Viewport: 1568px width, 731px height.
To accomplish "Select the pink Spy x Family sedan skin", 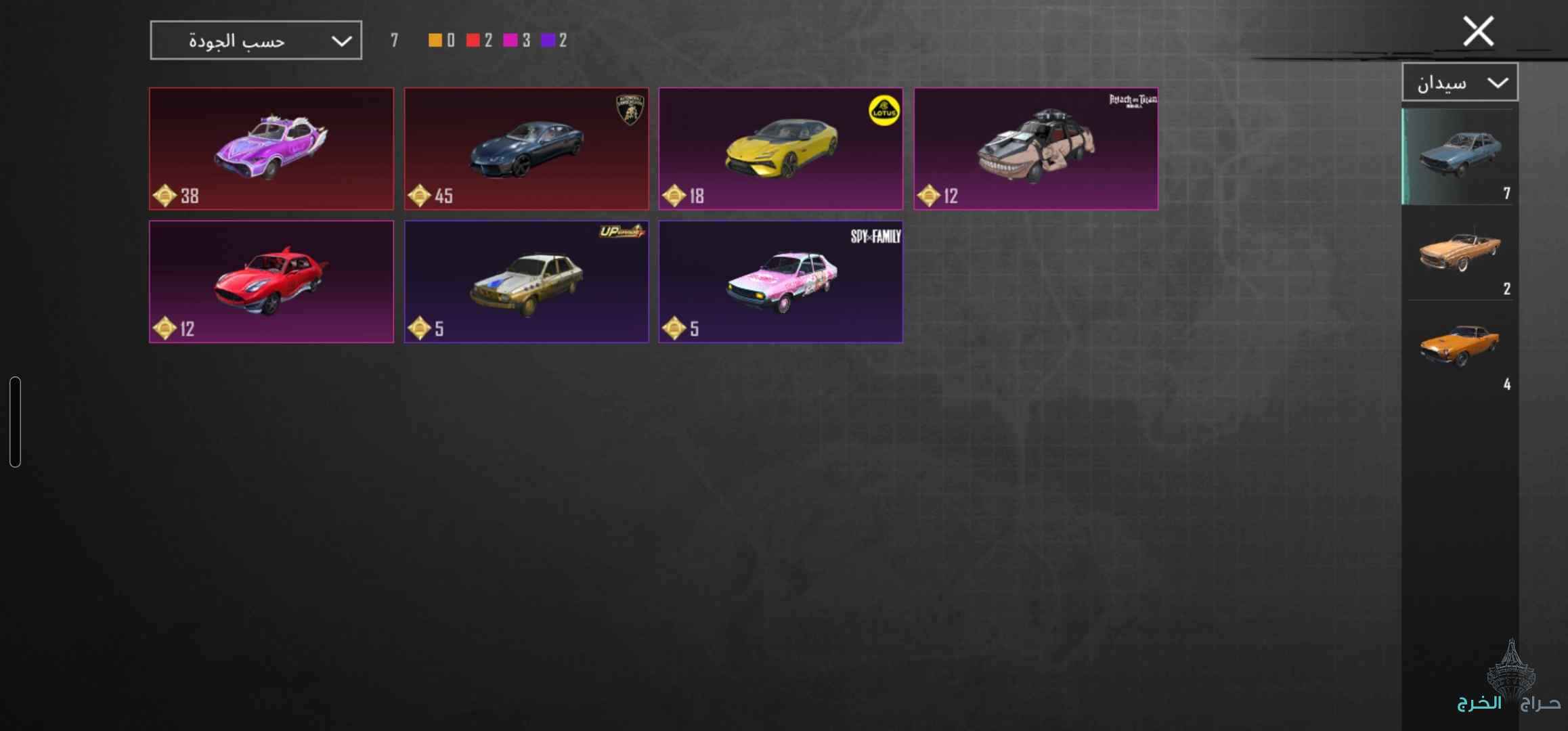I will pos(781,282).
